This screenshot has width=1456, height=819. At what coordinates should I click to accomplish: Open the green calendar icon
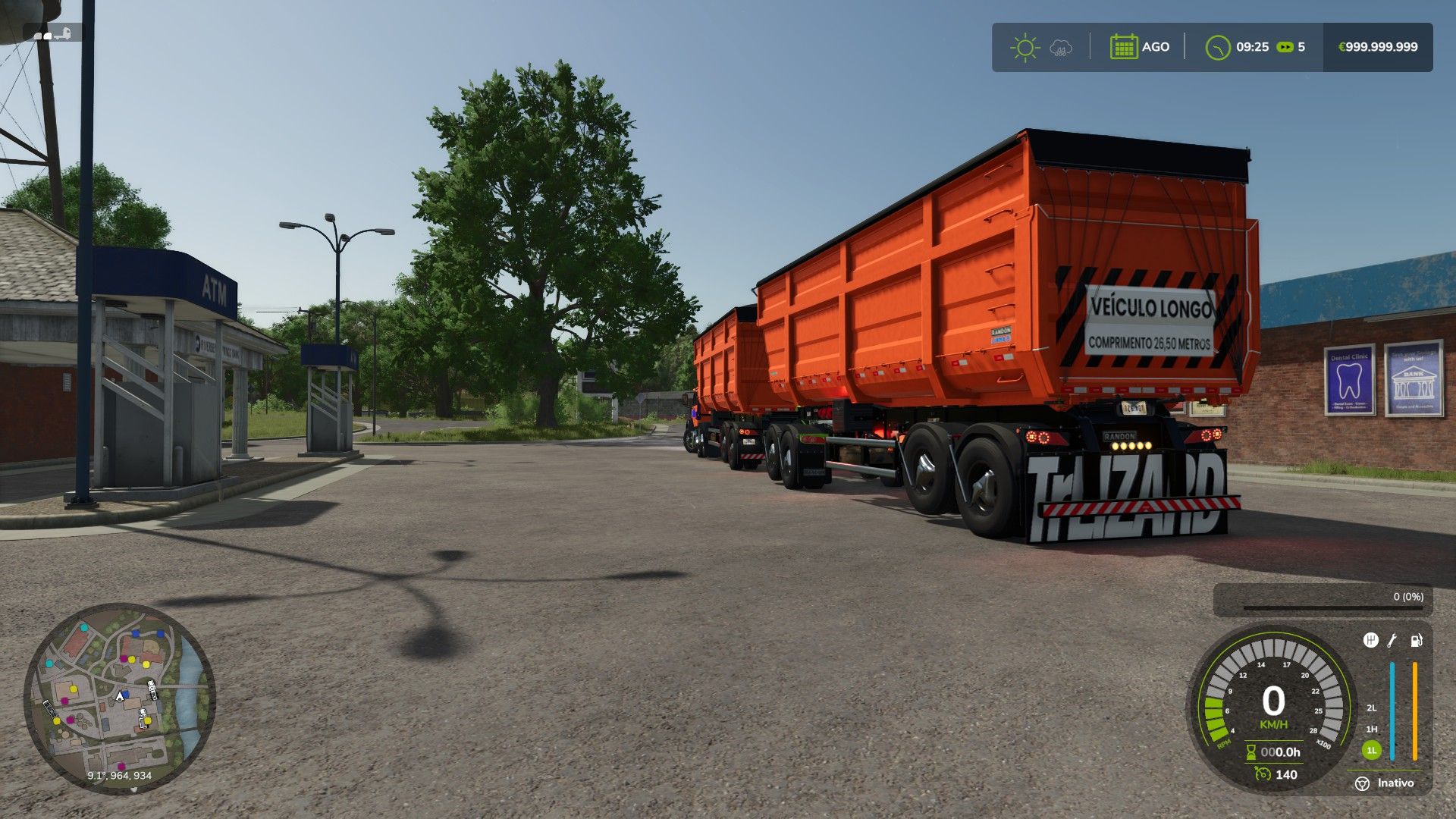point(1123,47)
